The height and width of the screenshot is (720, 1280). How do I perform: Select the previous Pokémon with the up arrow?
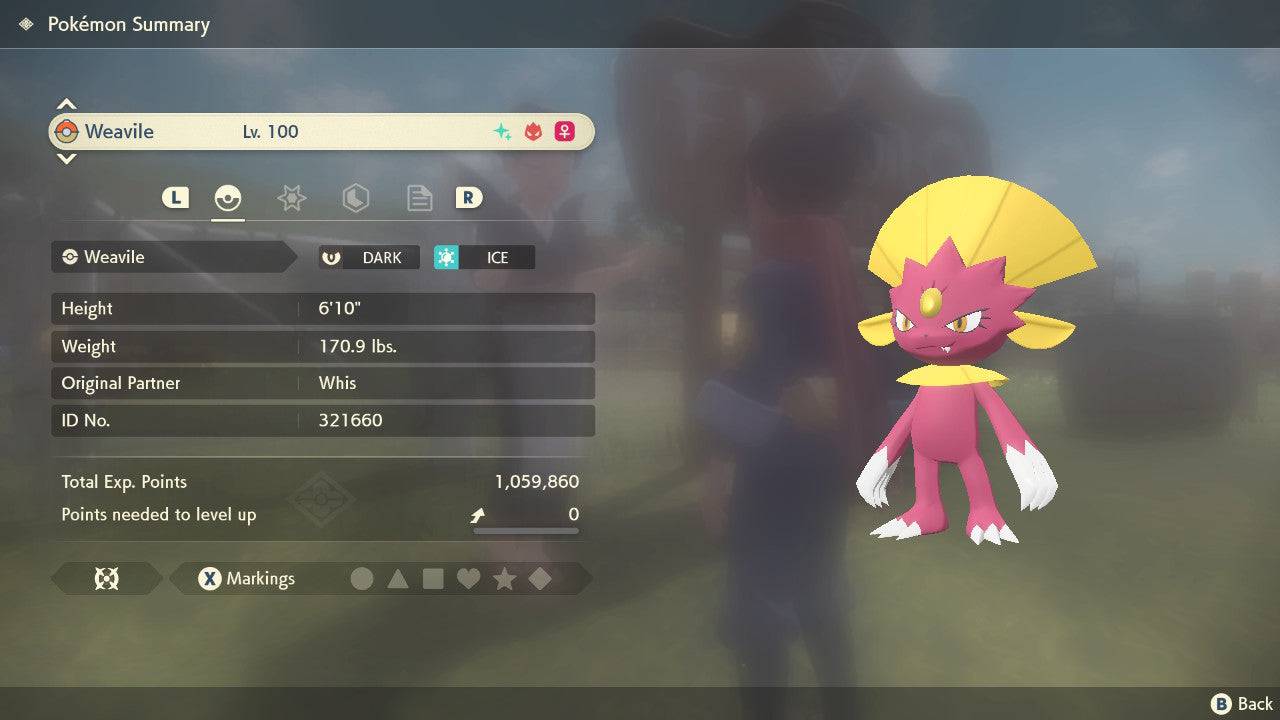click(x=66, y=104)
